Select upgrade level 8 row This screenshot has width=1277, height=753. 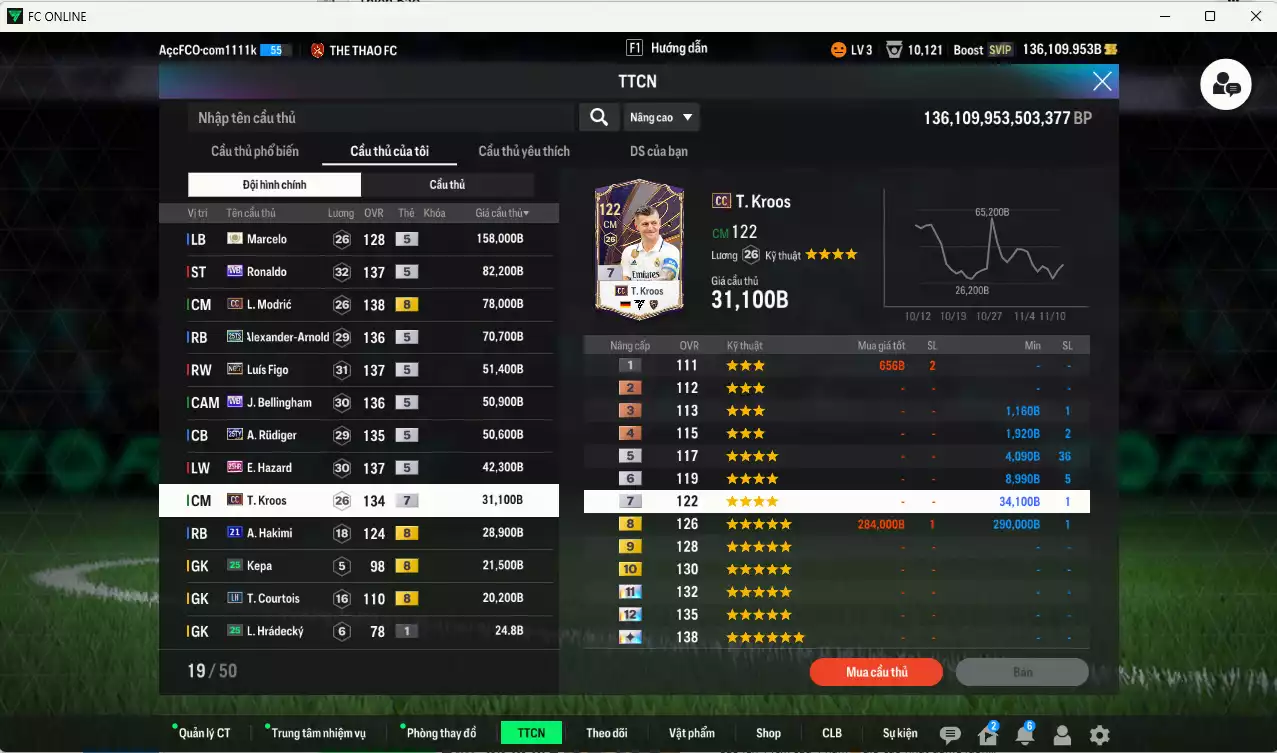(x=836, y=524)
